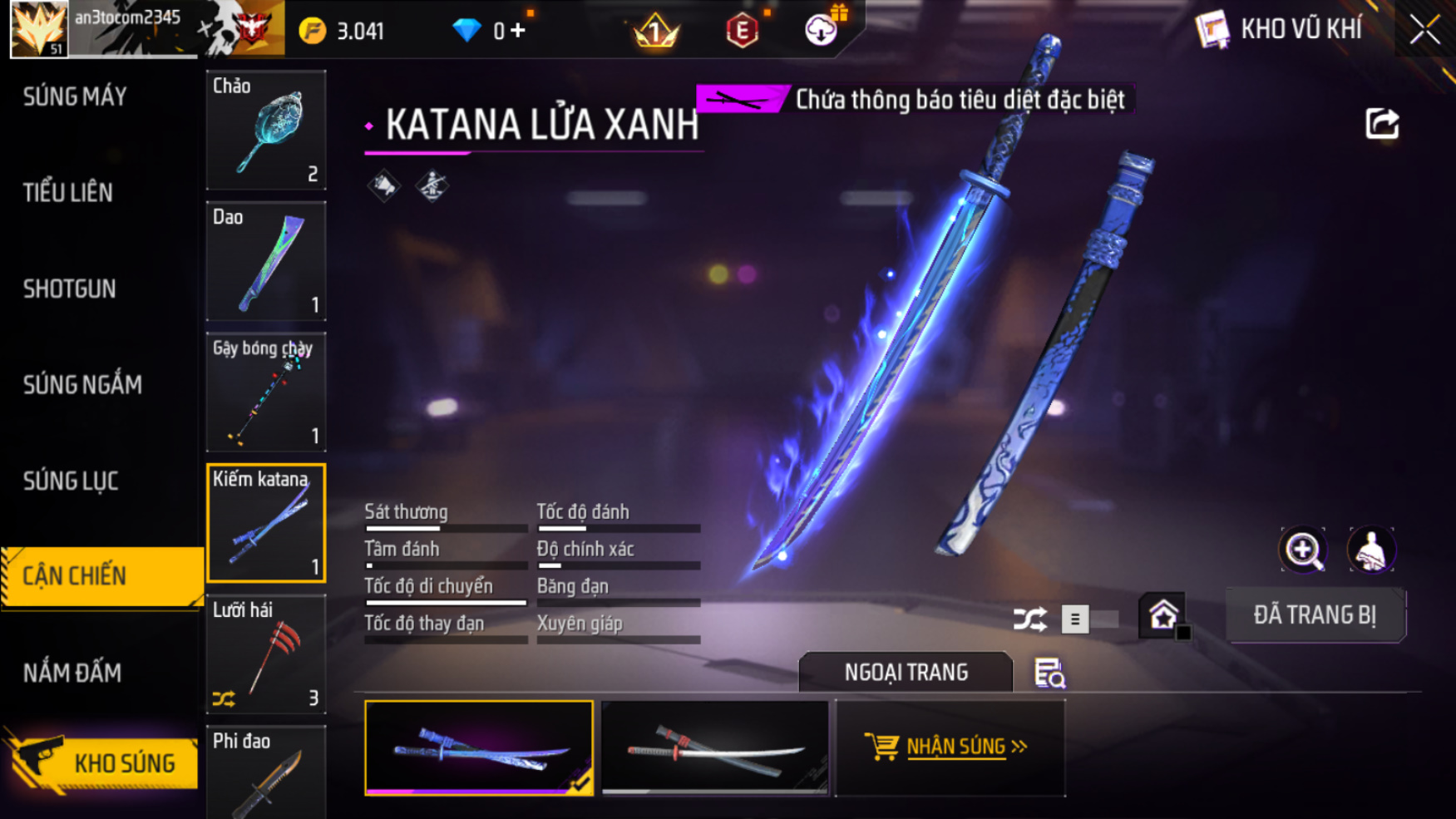Screen dimensions: 1456x819
Task: Switch to the SÚNG MÁY category
Action: click(75, 97)
